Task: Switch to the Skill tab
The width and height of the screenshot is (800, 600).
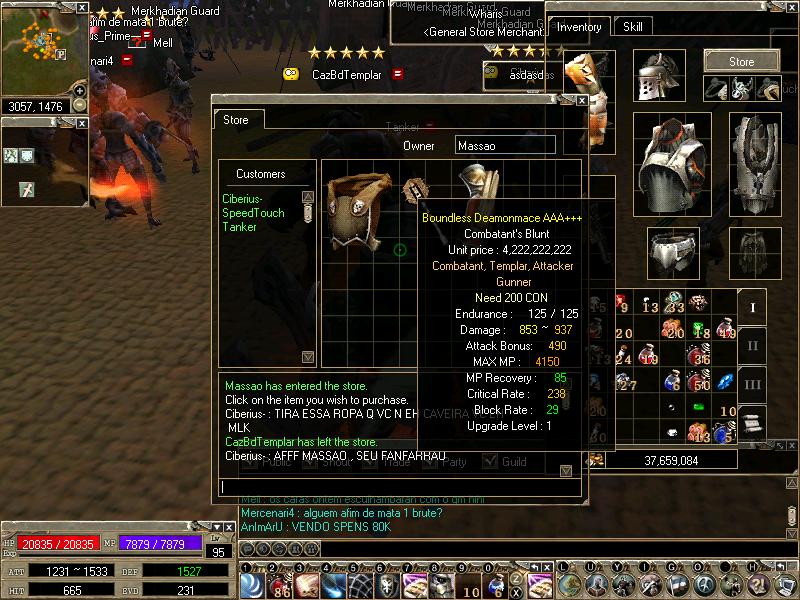Action: [633, 27]
